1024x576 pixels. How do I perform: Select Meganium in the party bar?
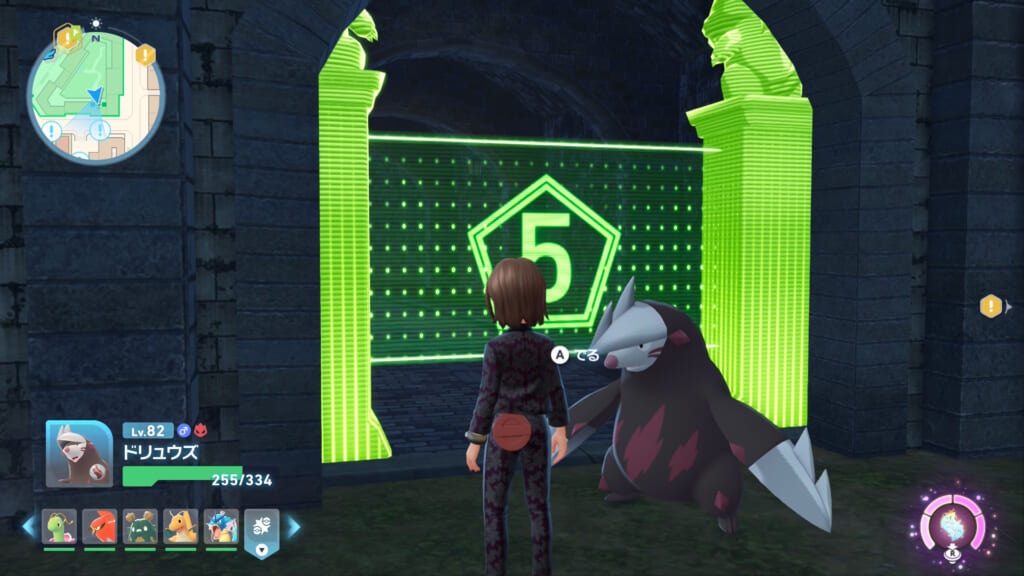click(x=60, y=526)
